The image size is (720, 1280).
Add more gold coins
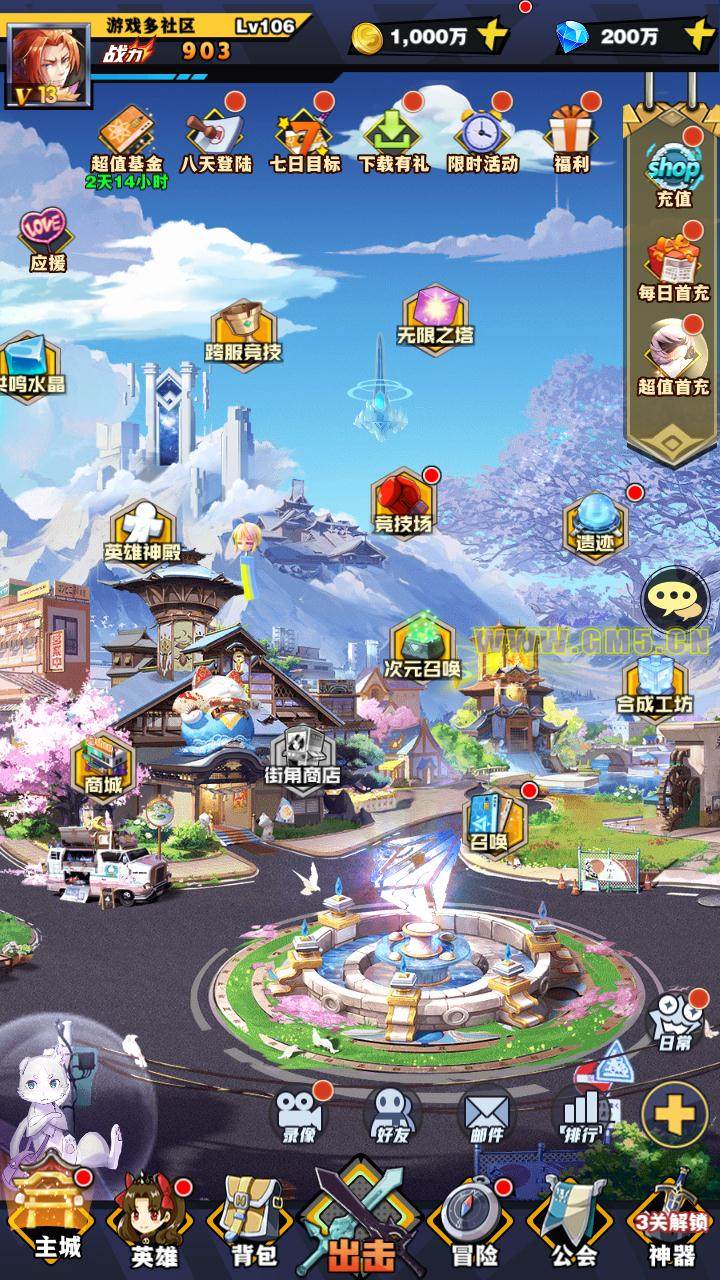pyautogui.click(x=492, y=37)
